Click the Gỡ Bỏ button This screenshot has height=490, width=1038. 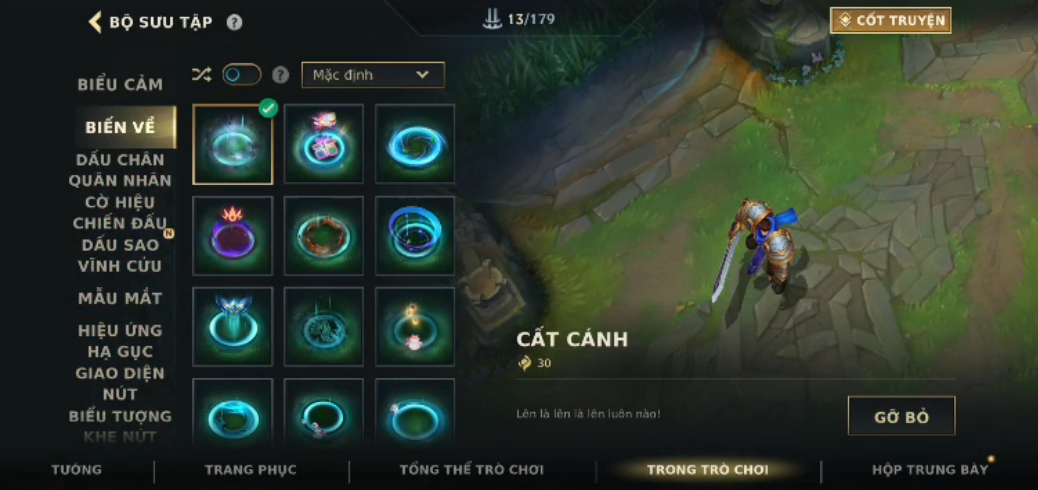click(901, 416)
